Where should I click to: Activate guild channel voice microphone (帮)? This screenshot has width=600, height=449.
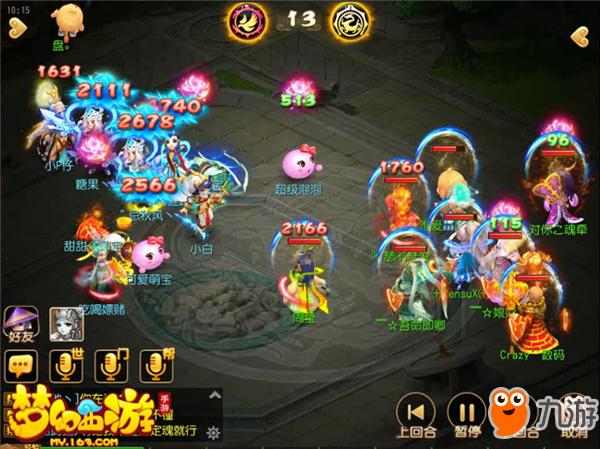154,366
